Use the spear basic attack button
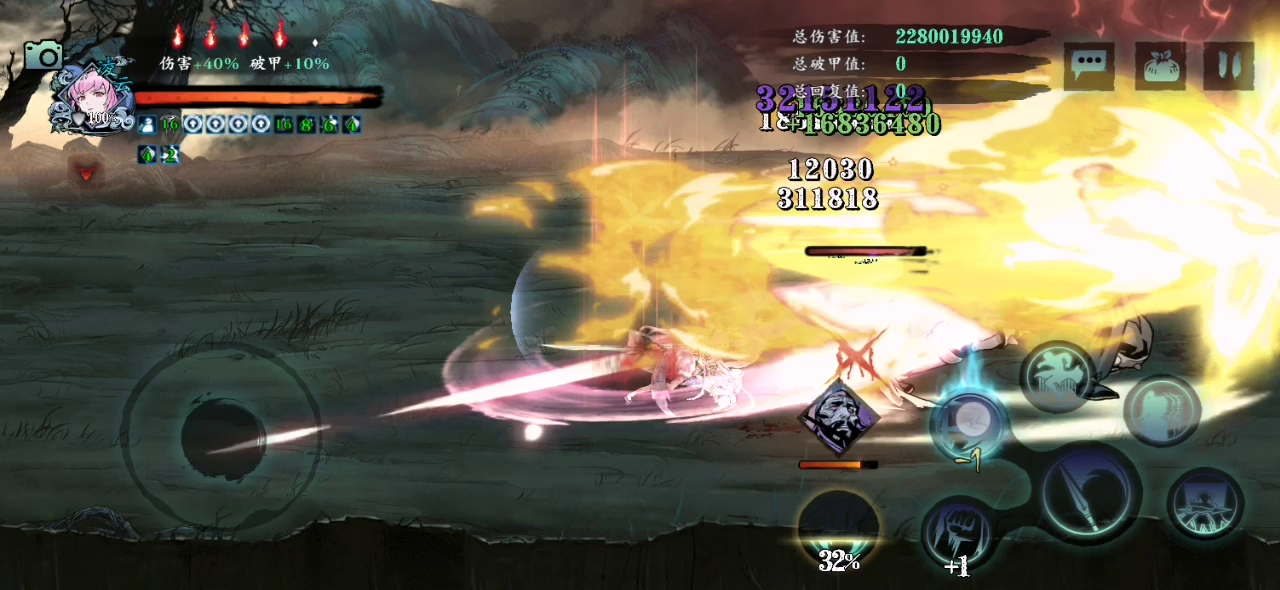This screenshot has height=590, width=1280. [1090, 494]
